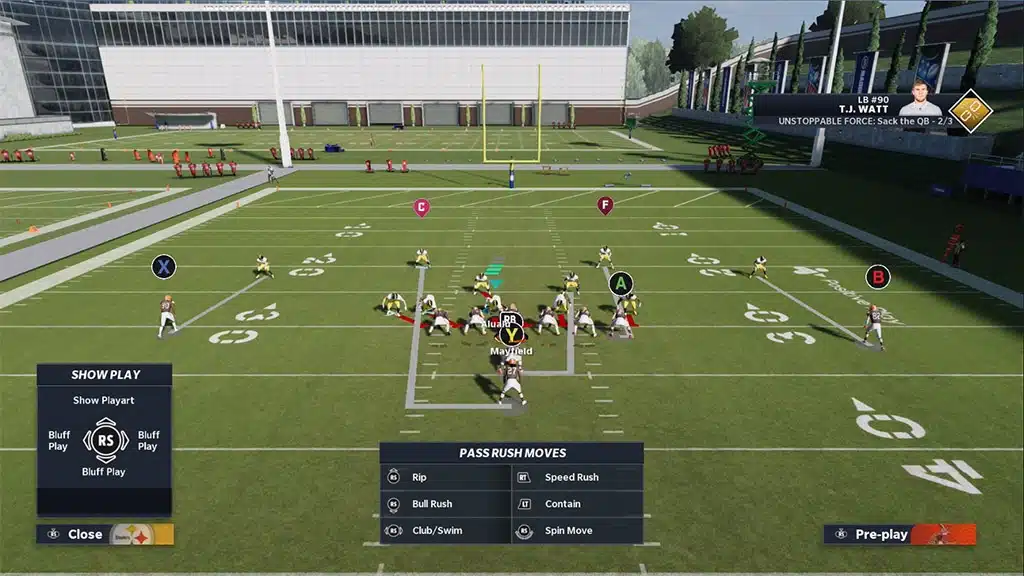Select the Speed Rush move

coord(577,478)
